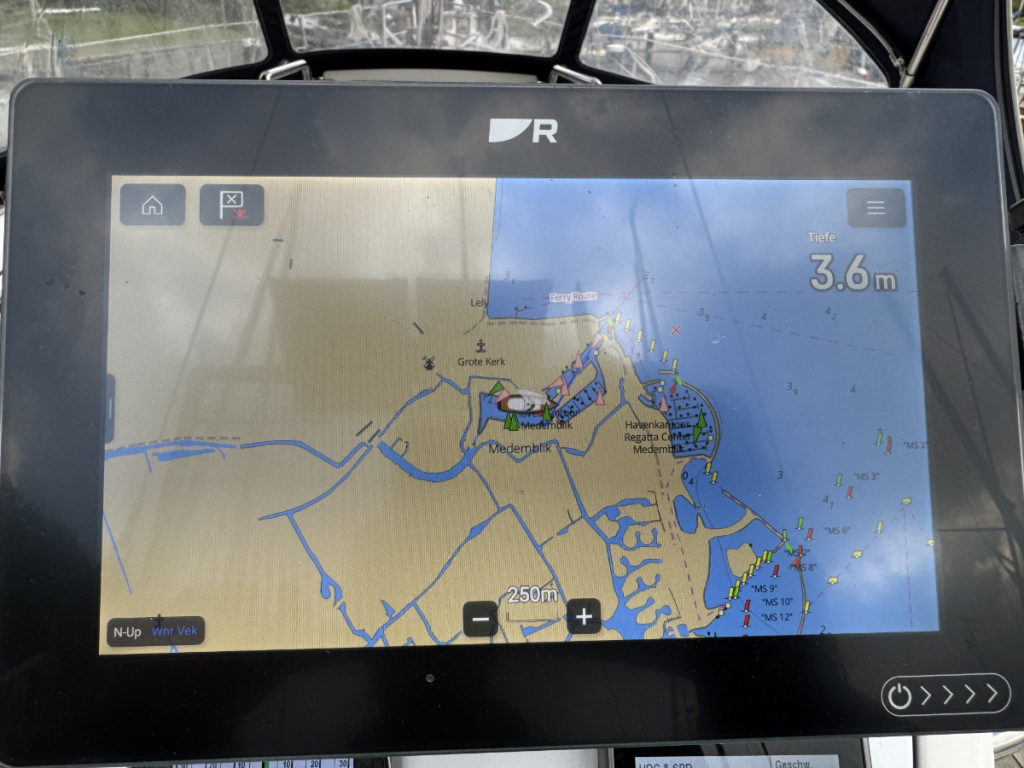Zoom in the chart with plus button
This screenshot has height=768, width=1024.
click(584, 617)
